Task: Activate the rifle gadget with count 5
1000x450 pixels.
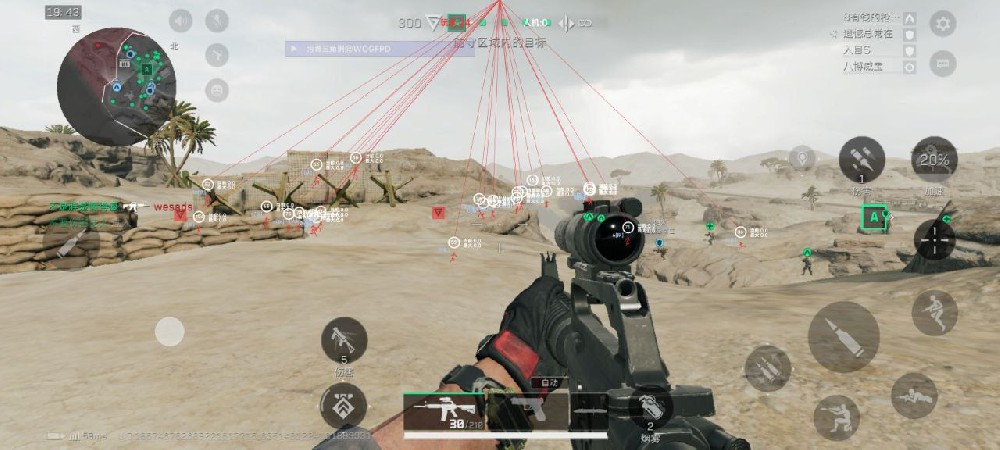Action: pyautogui.click(x=343, y=340)
